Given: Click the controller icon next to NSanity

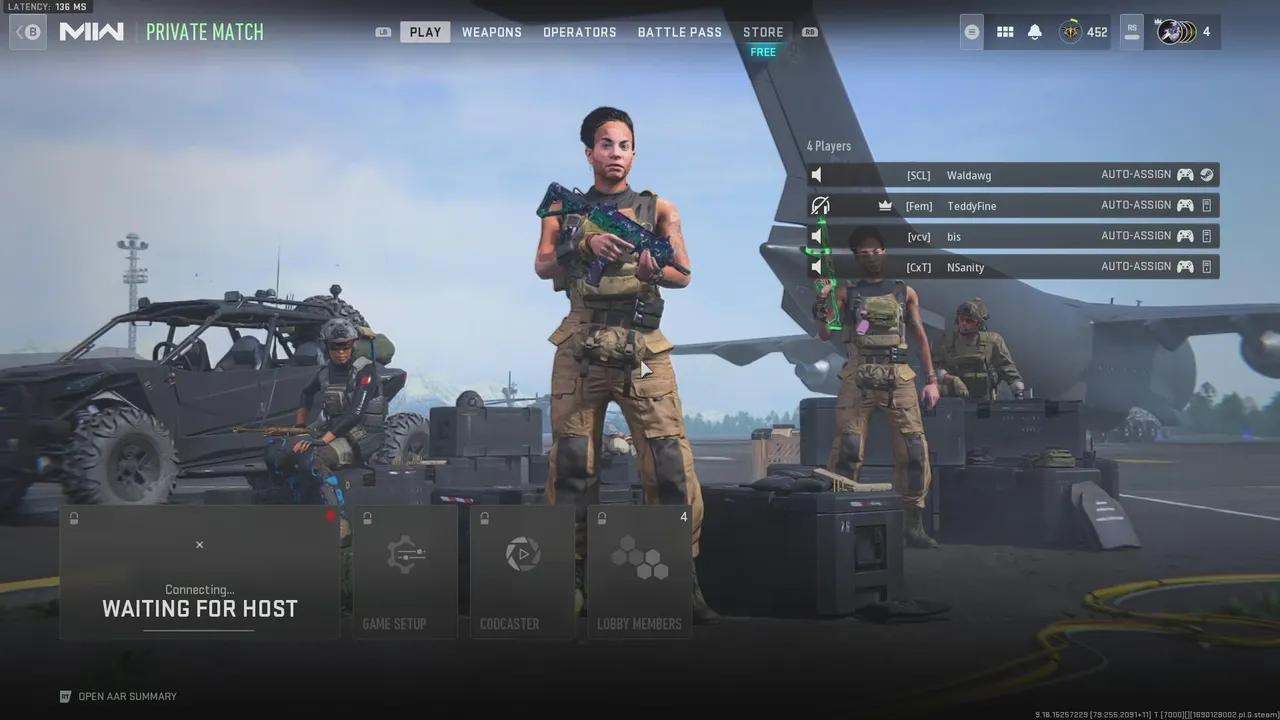Looking at the screenshot, I should [1184, 267].
